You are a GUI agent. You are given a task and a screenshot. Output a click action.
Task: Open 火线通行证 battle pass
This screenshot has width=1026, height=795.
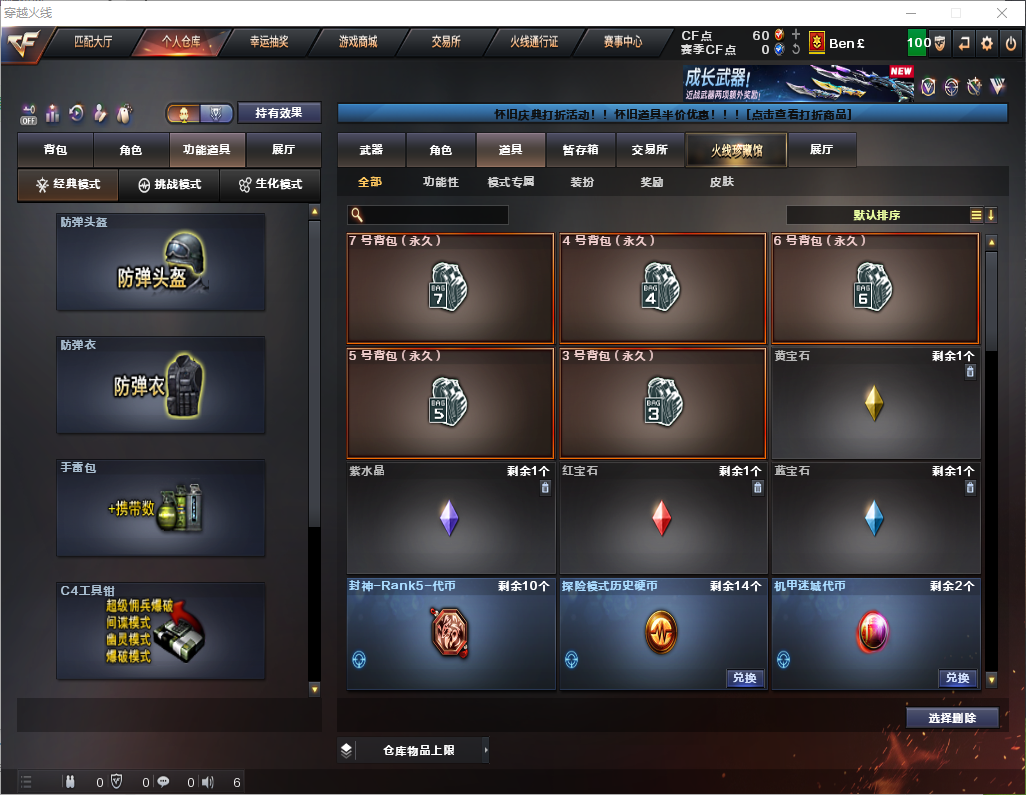(x=534, y=42)
